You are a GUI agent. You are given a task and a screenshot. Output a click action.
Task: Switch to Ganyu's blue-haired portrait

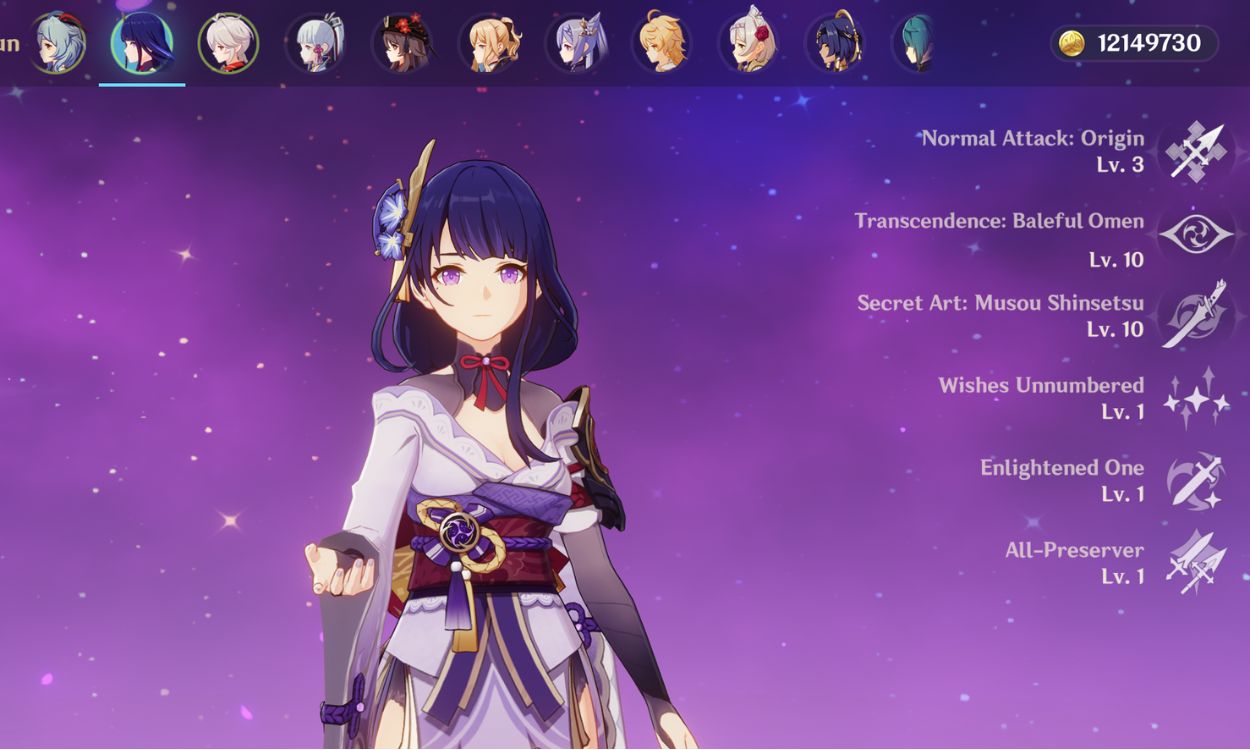tap(56, 43)
